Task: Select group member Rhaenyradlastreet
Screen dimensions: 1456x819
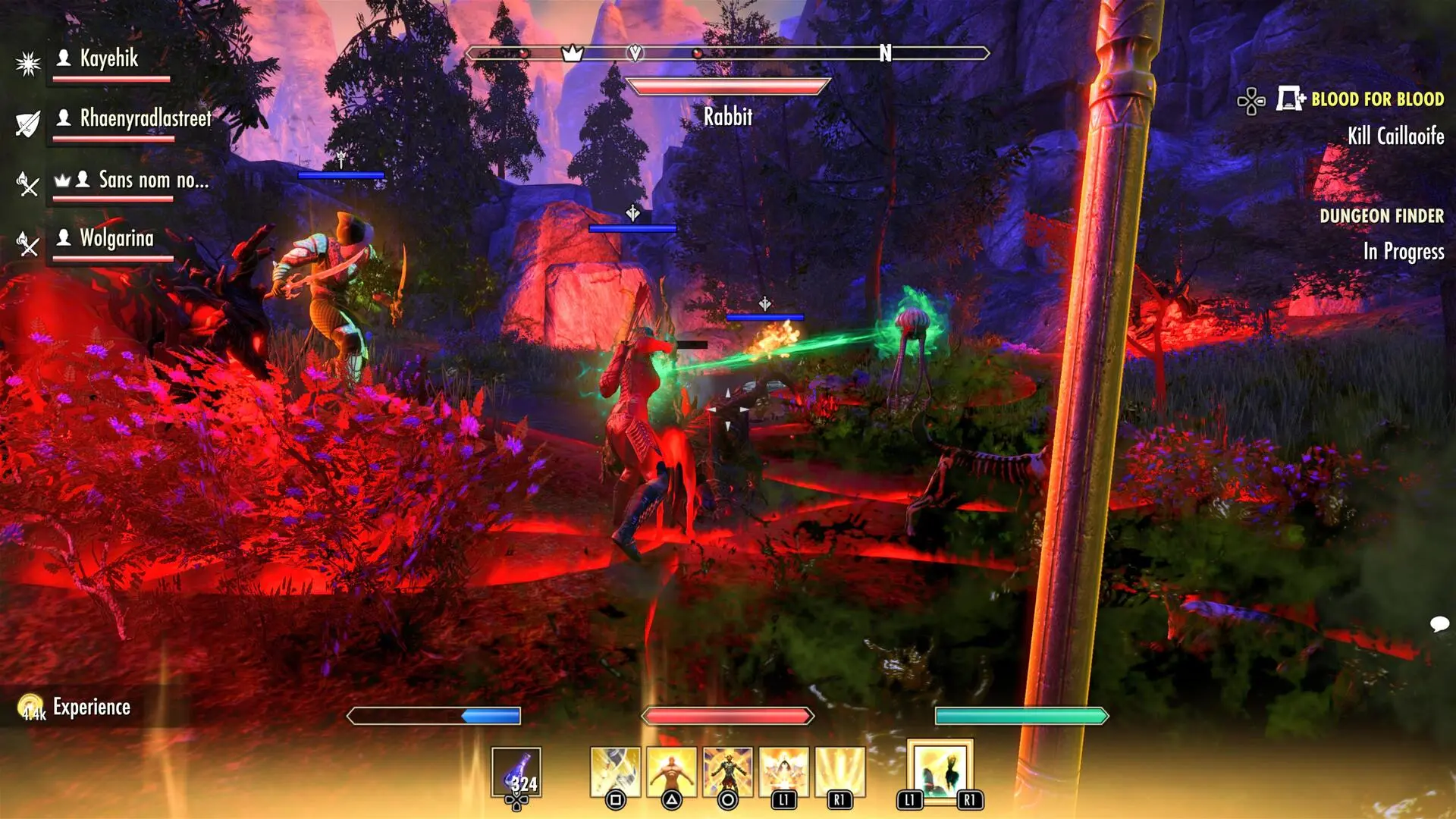Action: click(x=146, y=118)
